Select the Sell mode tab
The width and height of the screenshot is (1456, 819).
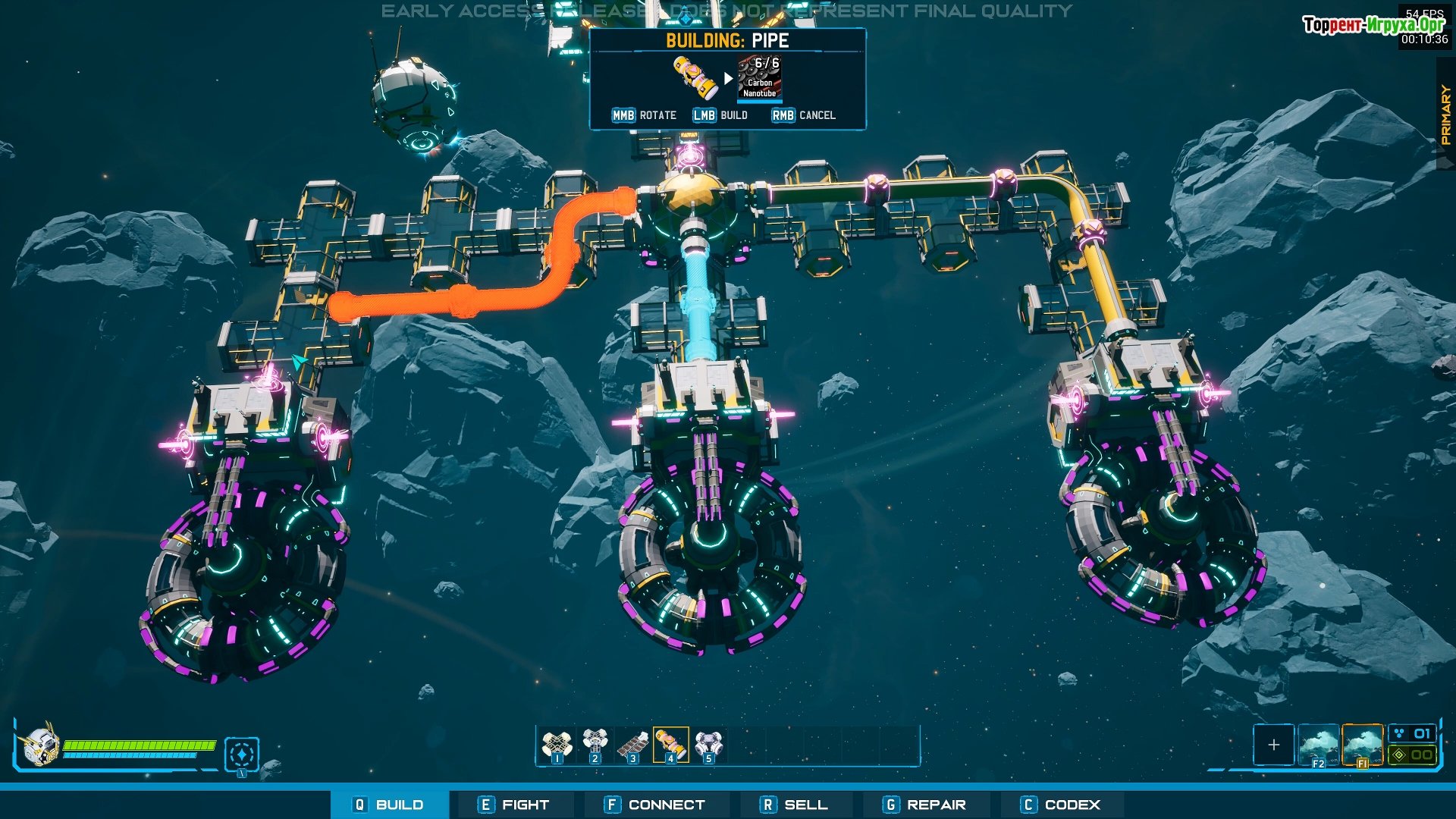[x=795, y=805]
